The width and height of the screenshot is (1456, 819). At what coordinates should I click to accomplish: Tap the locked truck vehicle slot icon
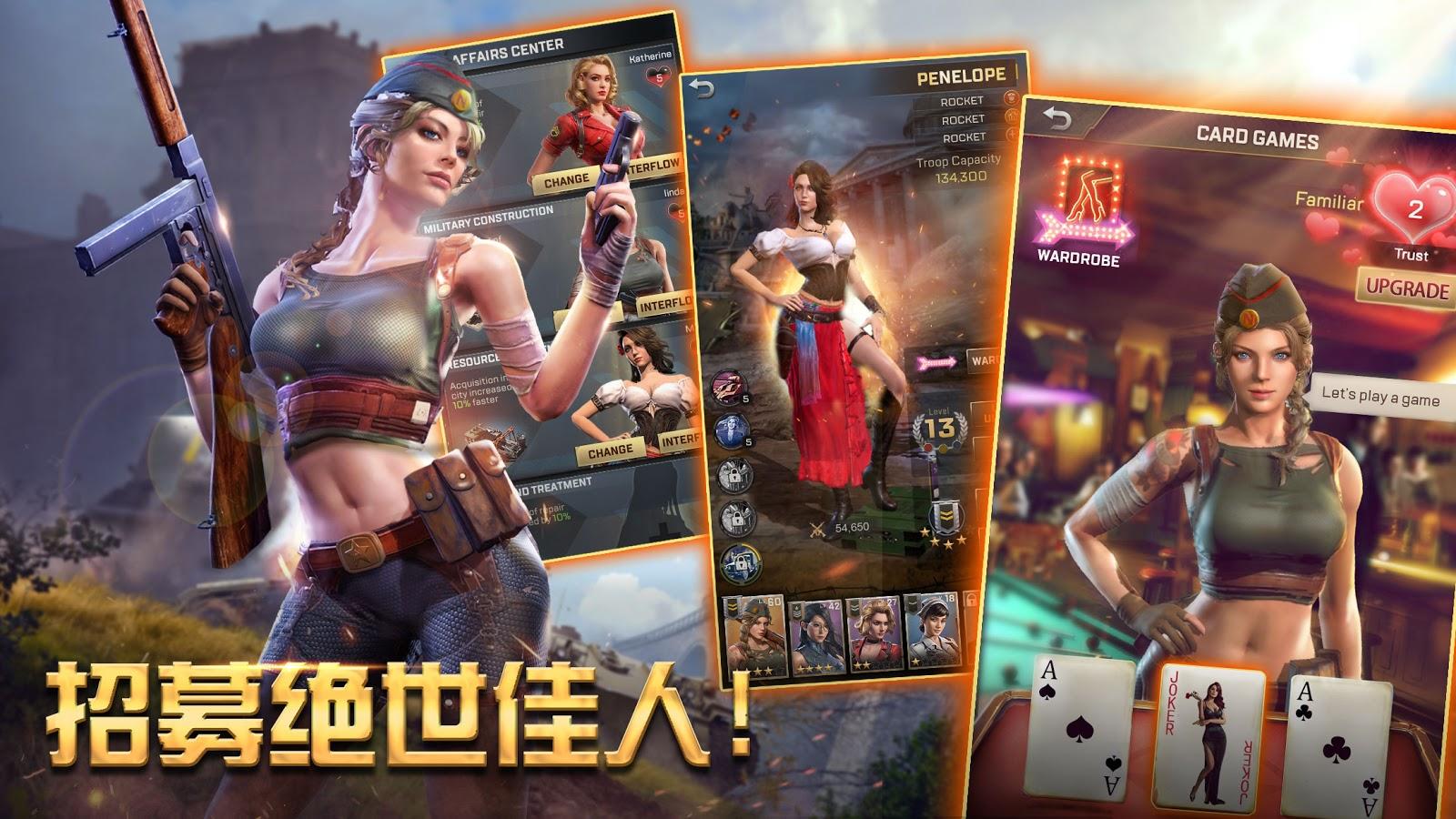(741, 562)
